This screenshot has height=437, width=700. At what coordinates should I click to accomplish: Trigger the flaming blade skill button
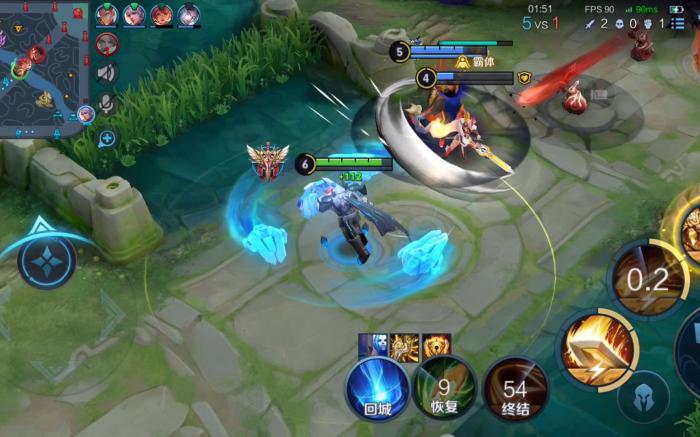click(x=597, y=350)
